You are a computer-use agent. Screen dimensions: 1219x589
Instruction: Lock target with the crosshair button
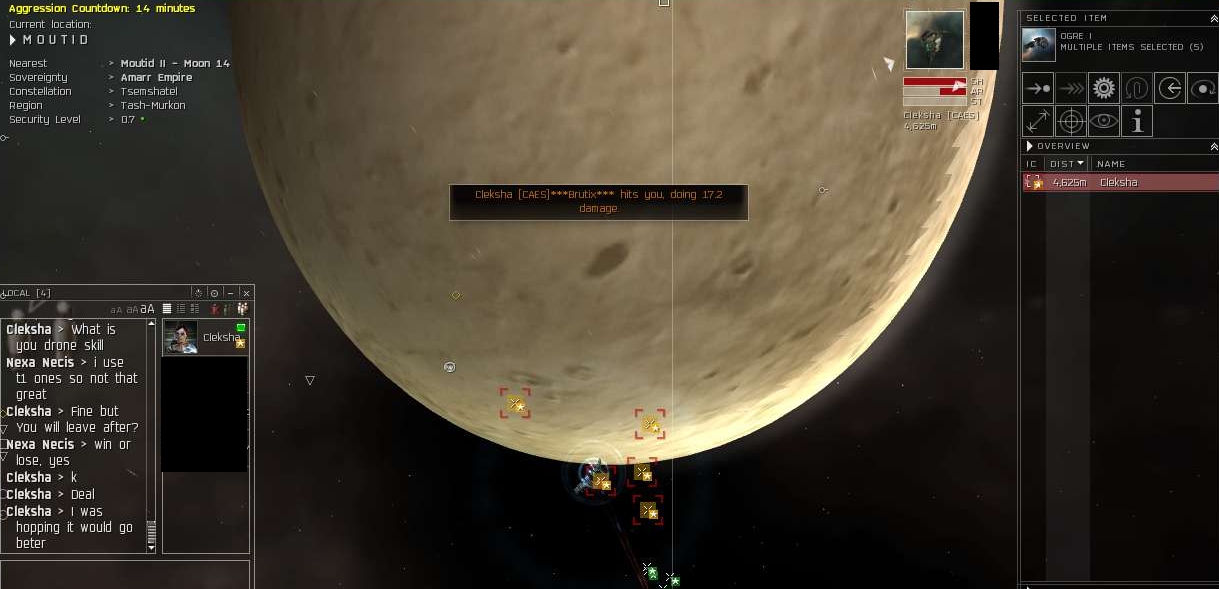(1071, 121)
